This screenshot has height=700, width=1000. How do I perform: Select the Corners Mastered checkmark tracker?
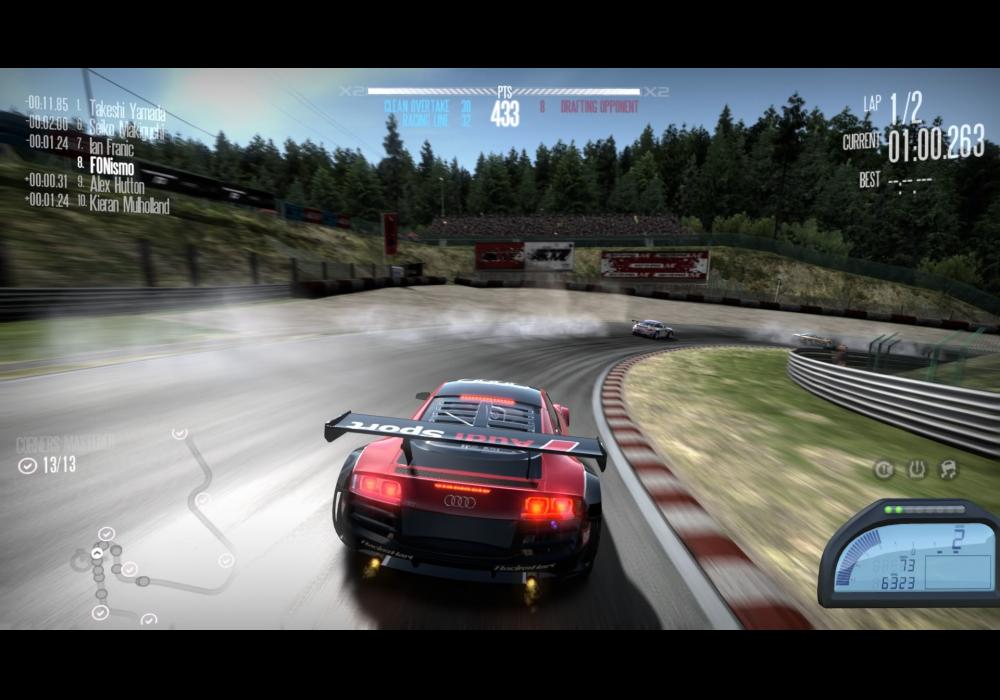tap(48, 464)
